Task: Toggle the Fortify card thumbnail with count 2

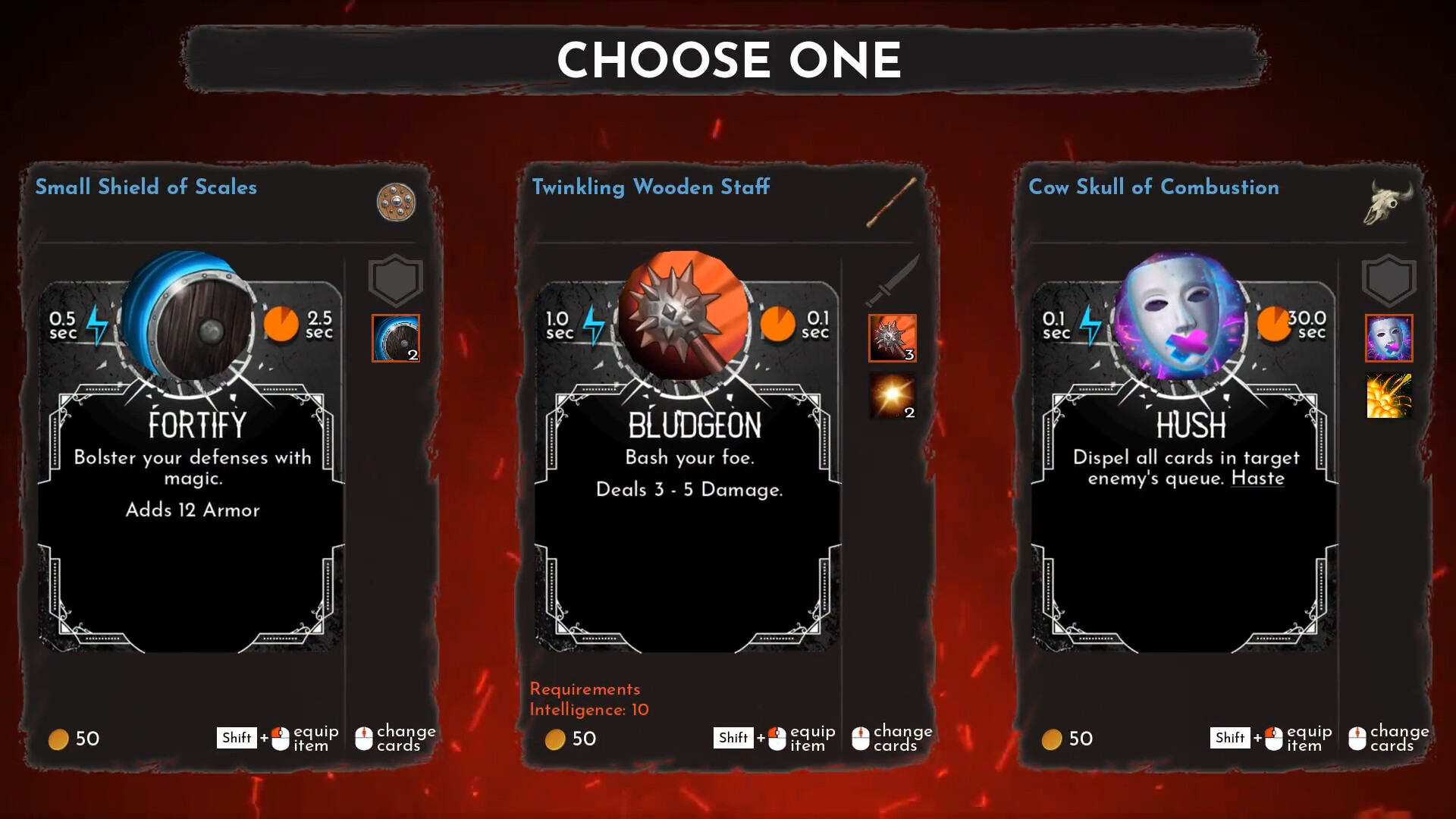Action: click(x=395, y=338)
